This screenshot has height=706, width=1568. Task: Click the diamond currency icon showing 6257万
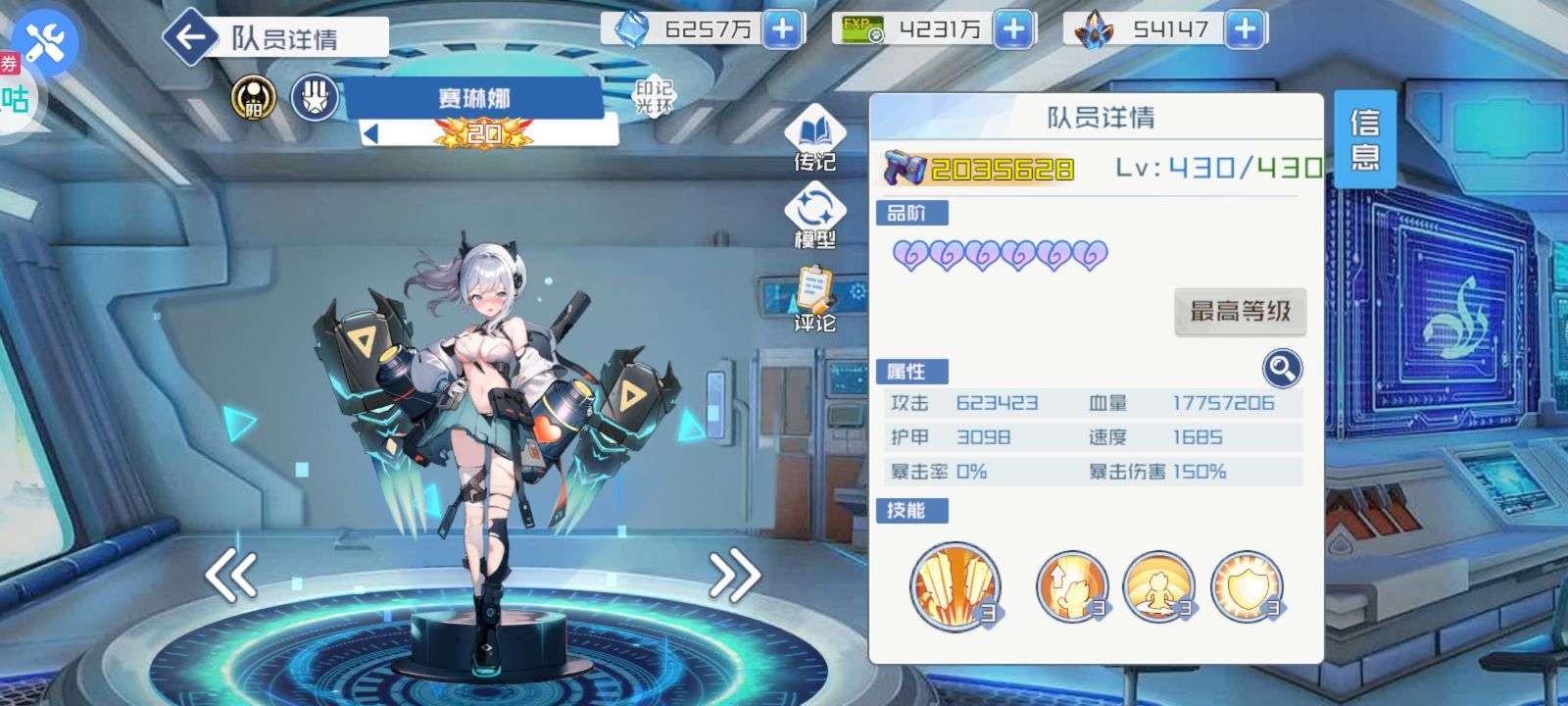tap(633, 29)
